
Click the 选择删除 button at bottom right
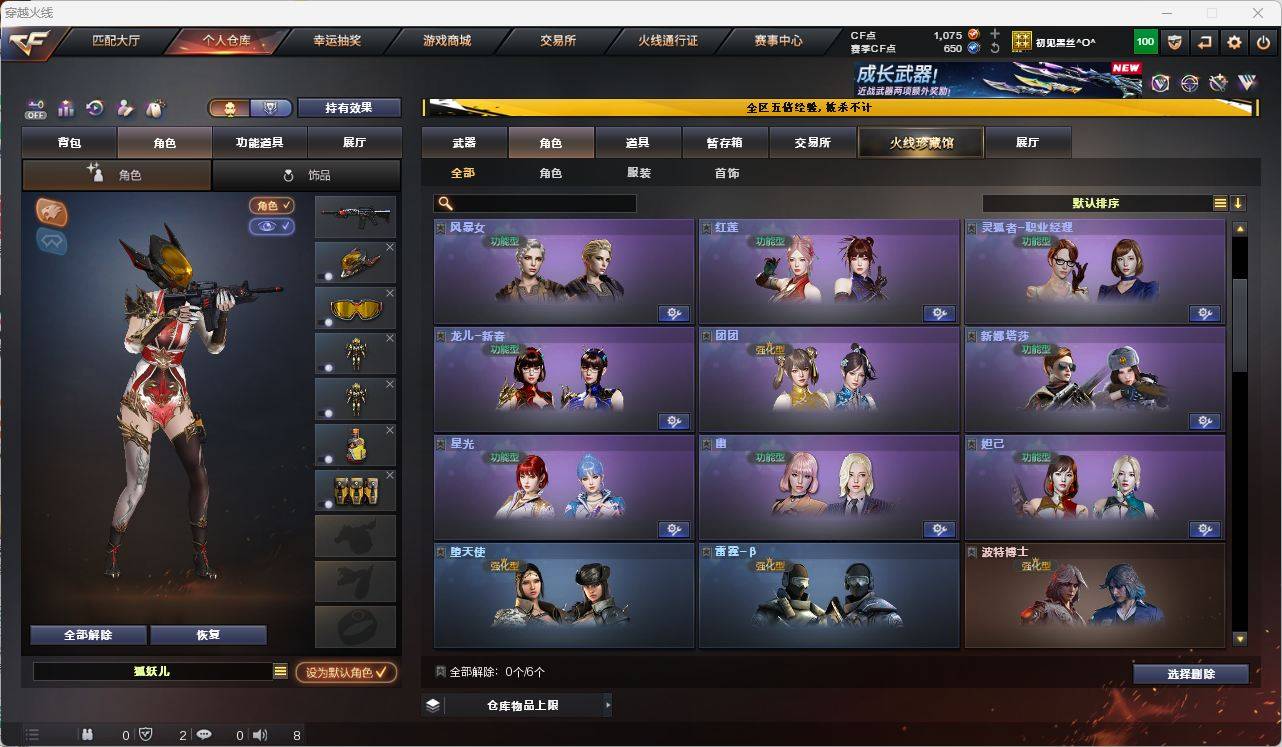(x=1191, y=673)
